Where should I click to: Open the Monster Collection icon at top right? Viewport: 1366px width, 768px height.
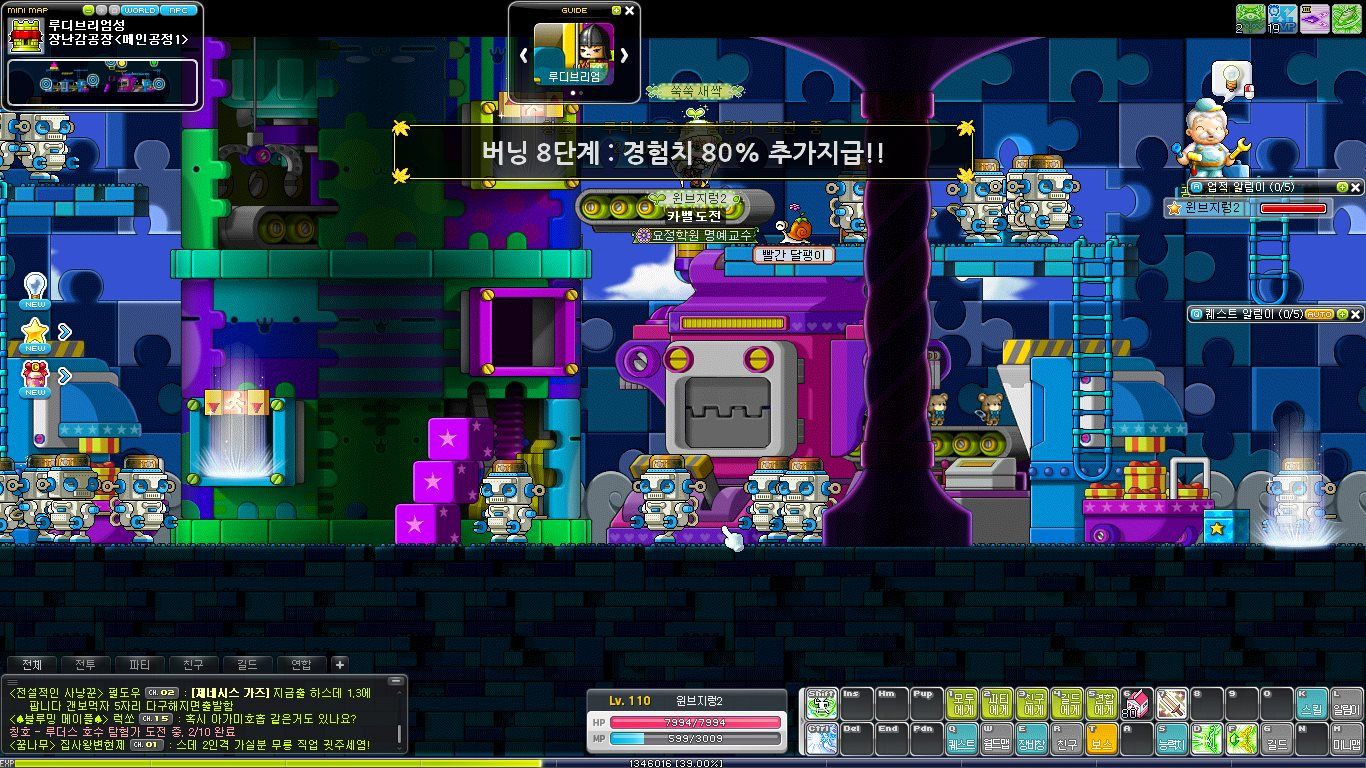point(1250,19)
